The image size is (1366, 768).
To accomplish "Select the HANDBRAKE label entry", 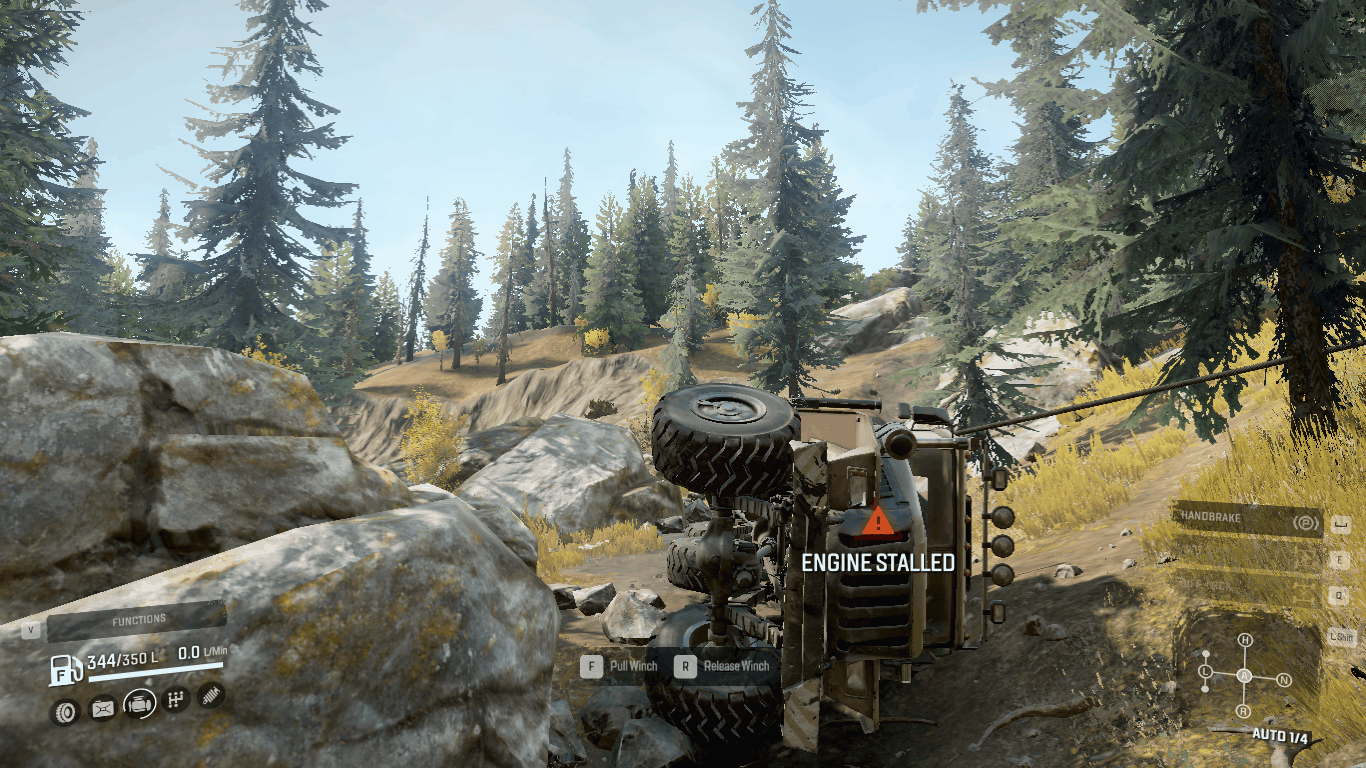I will [x=1210, y=515].
